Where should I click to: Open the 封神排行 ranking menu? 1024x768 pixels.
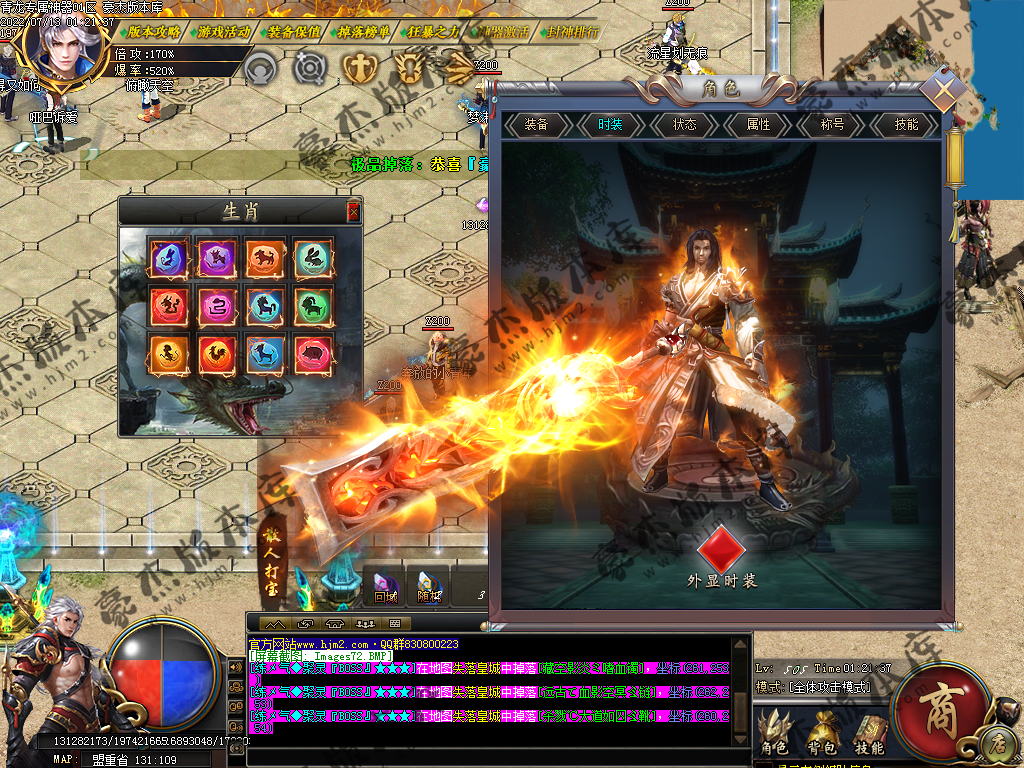(573, 31)
